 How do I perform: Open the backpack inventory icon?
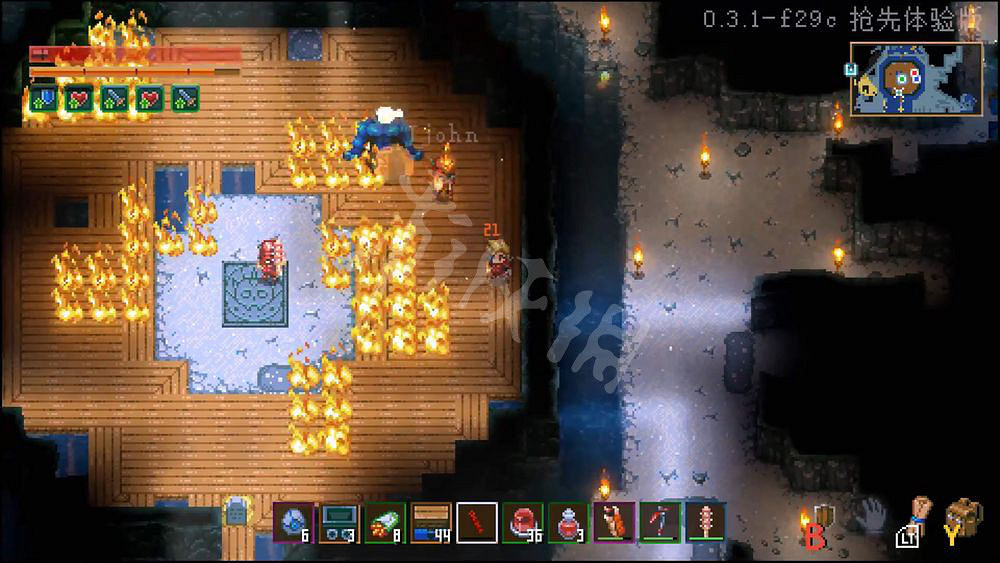point(964,517)
